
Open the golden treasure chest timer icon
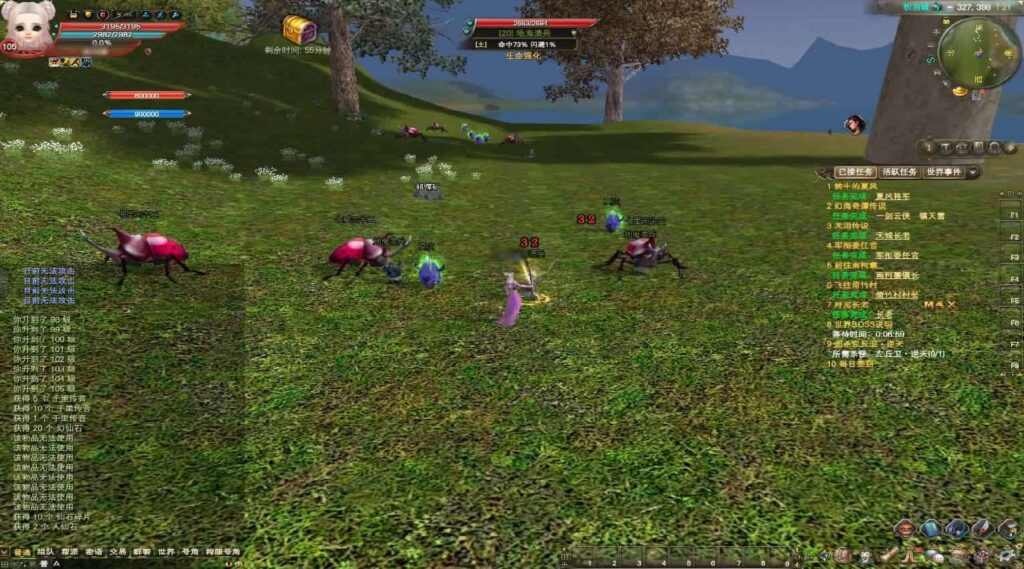click(x=299, y=29)
